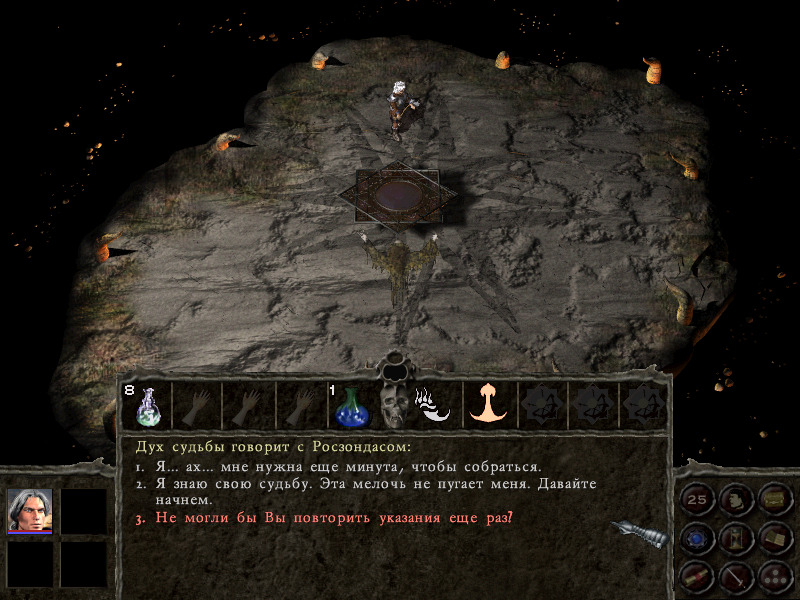Open the character sheet head-profile button
Screen dimensions: 800x600
tap(736, 499)
